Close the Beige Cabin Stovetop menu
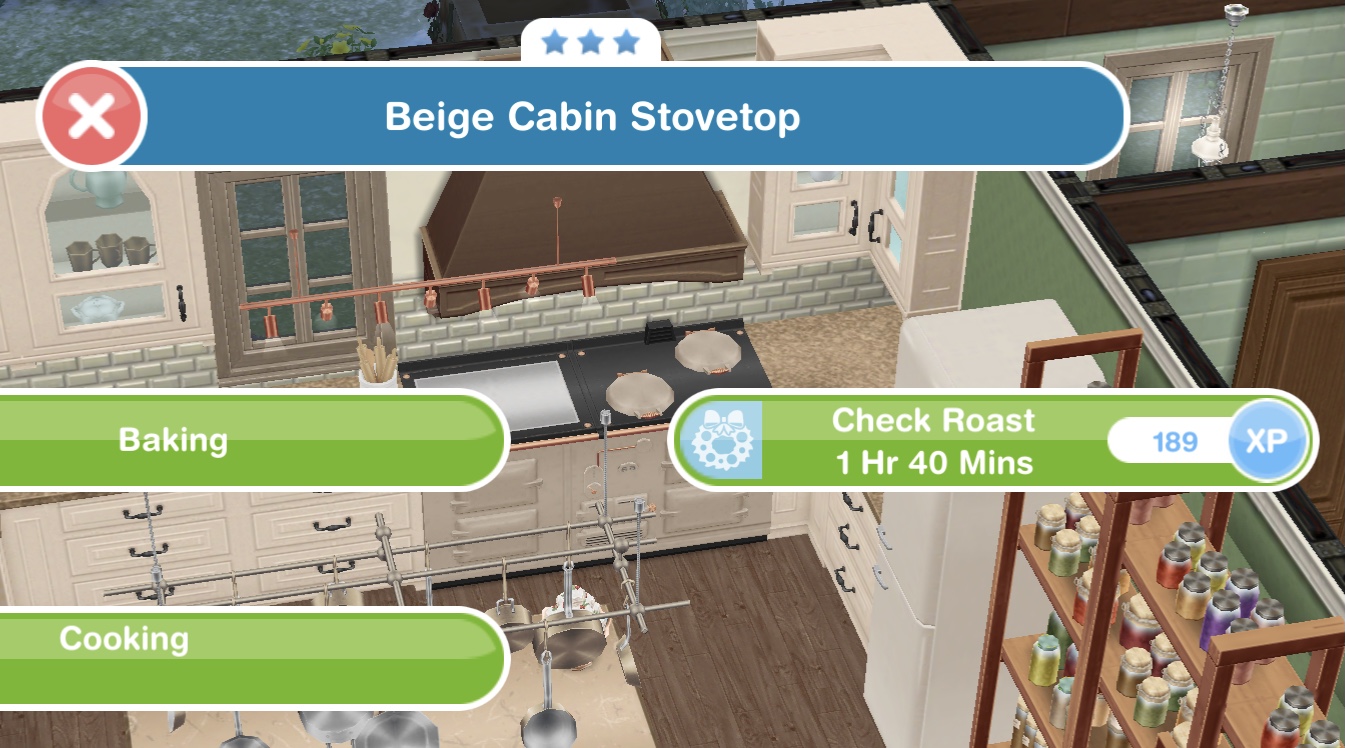The width and height of the screenshot is (1345, 748). [x=92, y=117]
